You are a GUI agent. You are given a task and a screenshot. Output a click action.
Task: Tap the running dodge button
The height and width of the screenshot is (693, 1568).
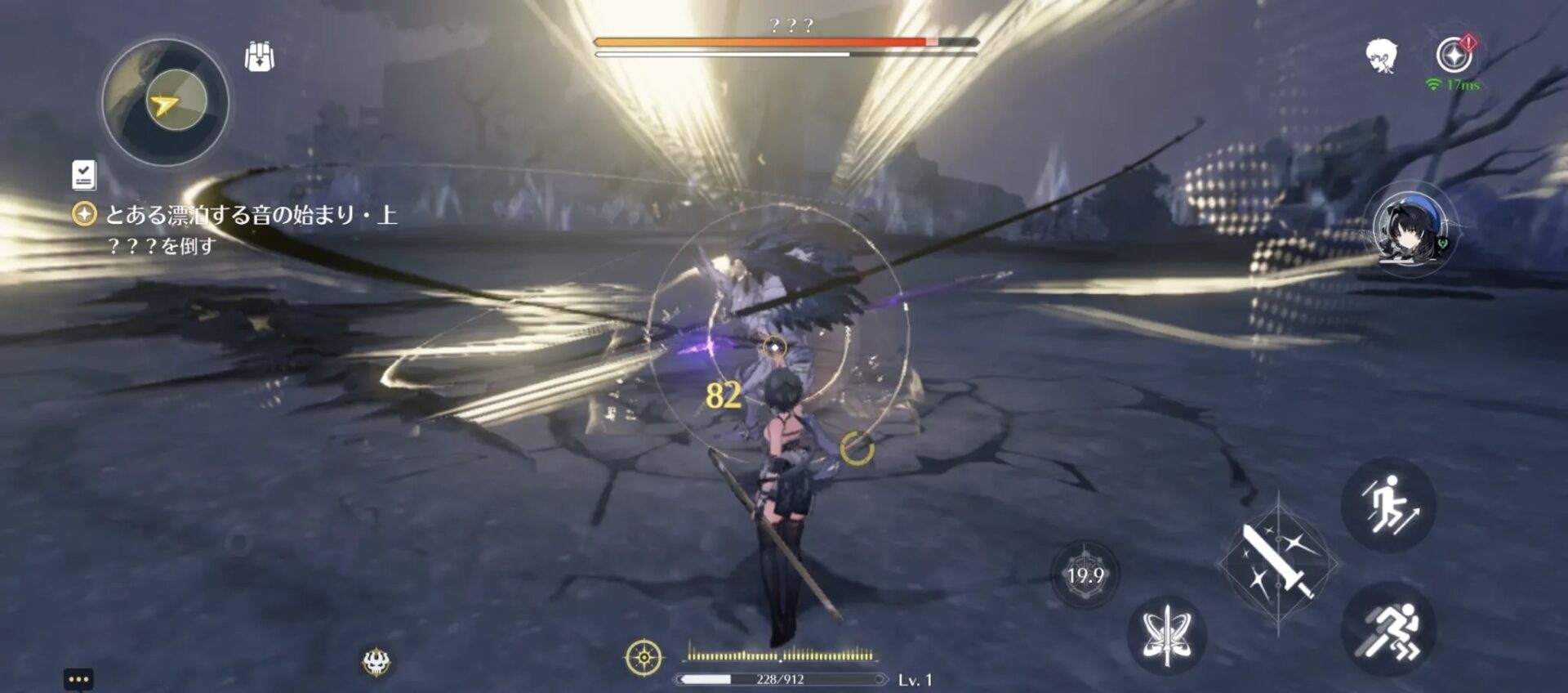(1388, 629)
